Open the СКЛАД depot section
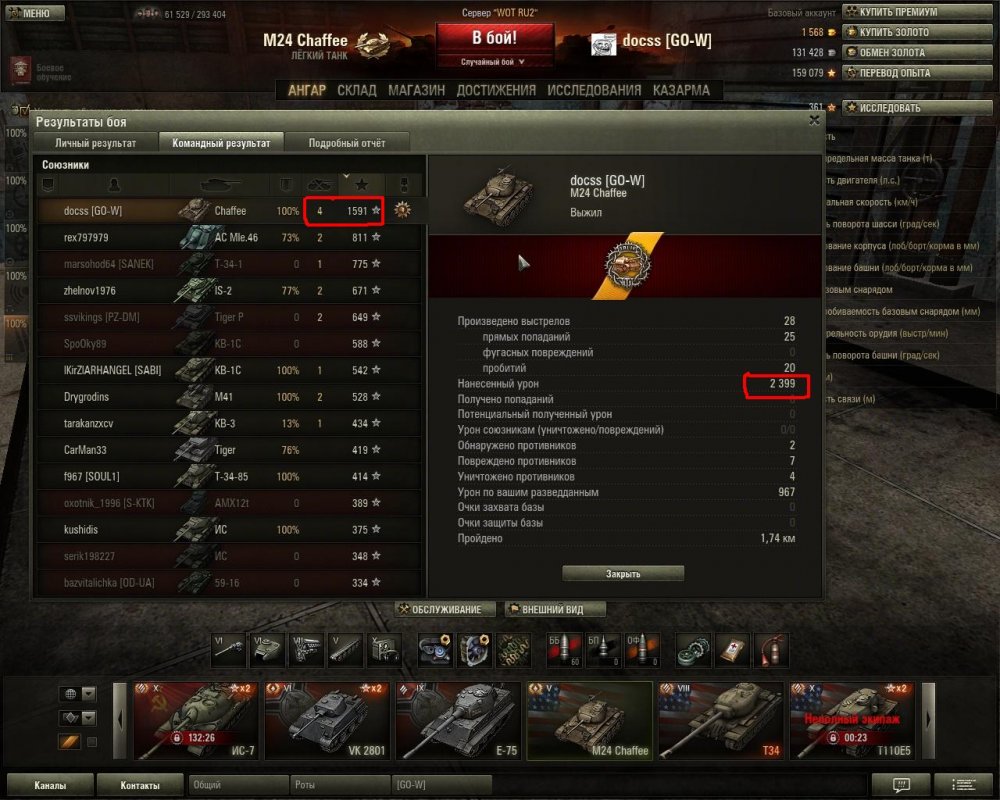The width and height of the screenshot is (1000, 800). click(357, 90)
